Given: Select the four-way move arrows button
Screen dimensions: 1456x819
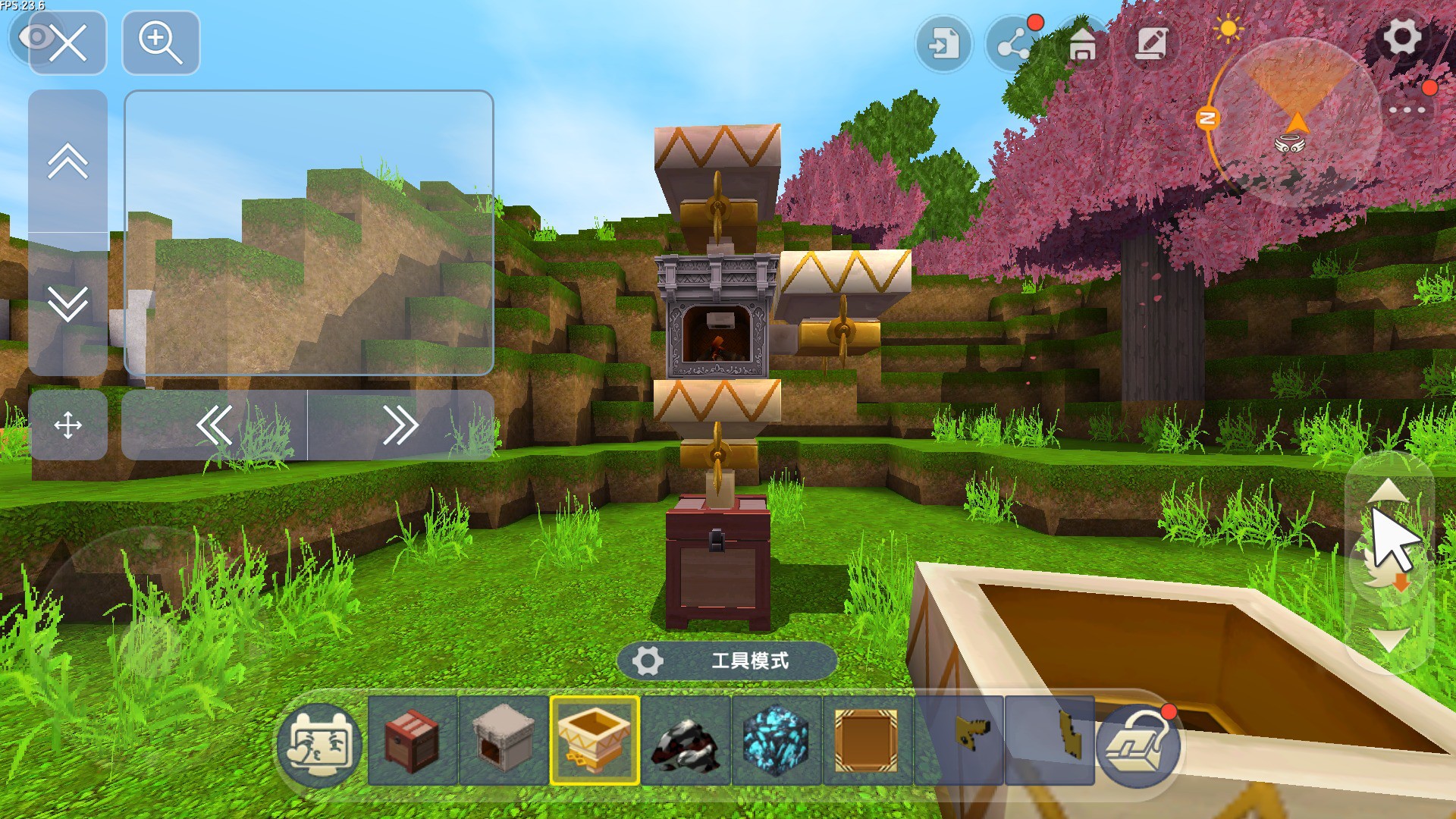Looking at the screenshot, I should 67,425.
